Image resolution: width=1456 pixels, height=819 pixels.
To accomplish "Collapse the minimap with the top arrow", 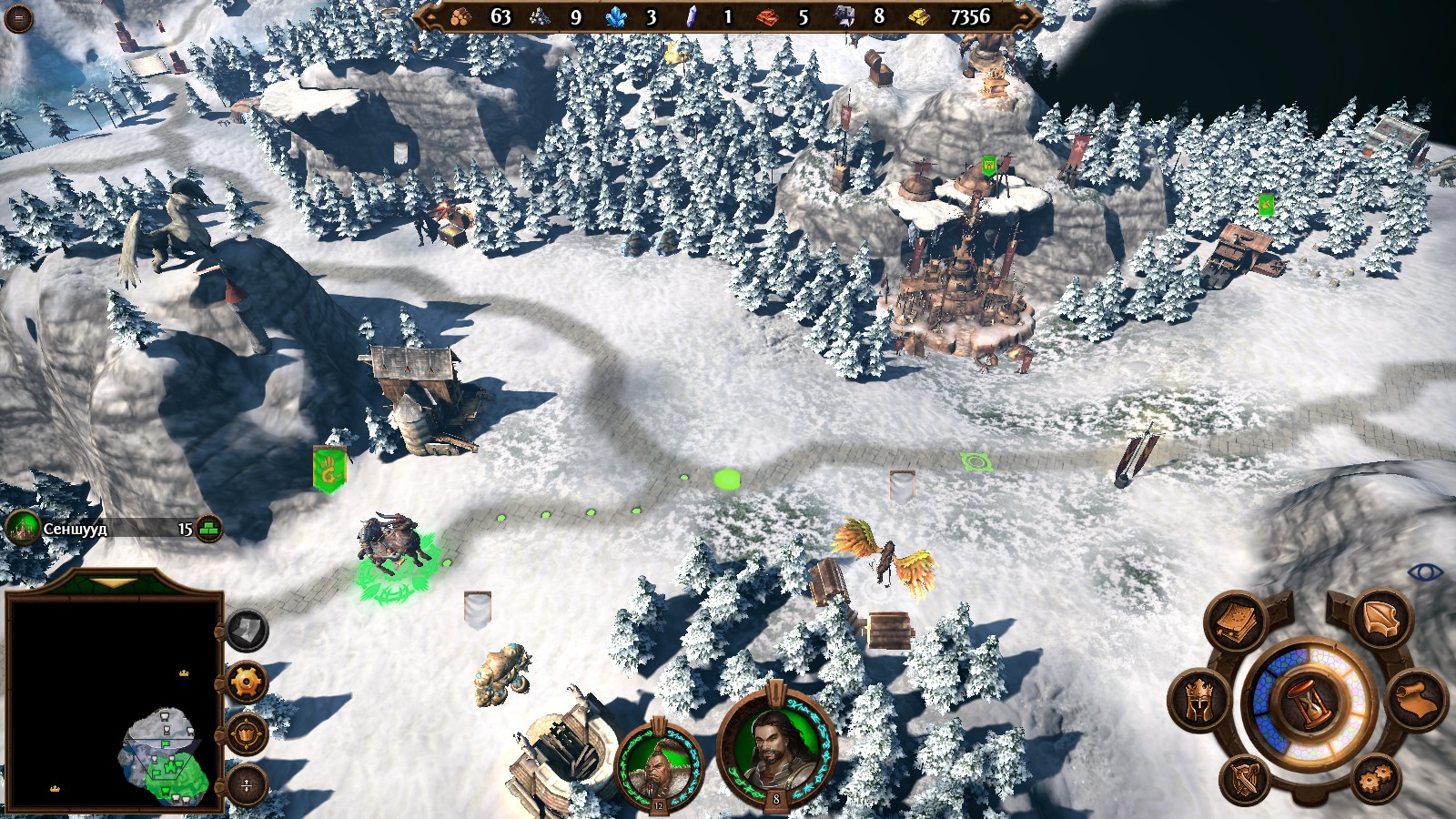I will 114,582.
